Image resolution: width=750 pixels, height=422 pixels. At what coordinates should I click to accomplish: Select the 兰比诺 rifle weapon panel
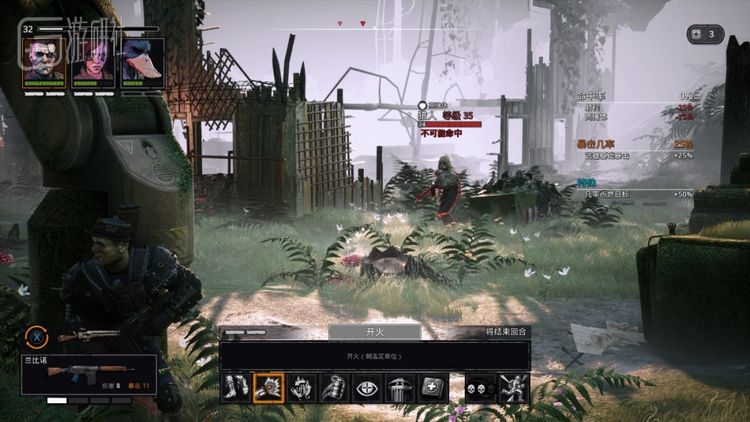point(88,374)
